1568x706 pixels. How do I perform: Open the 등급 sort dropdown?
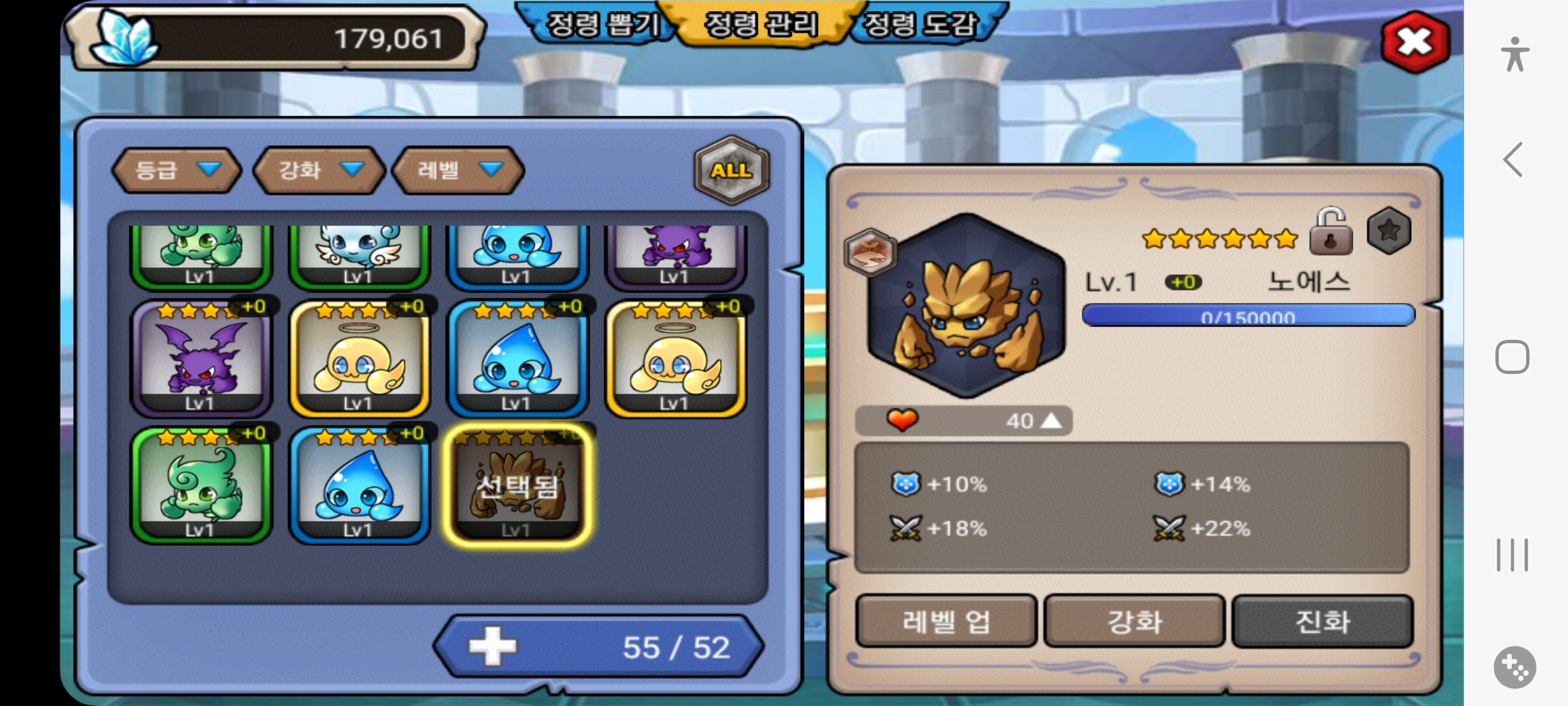(177, 170)
